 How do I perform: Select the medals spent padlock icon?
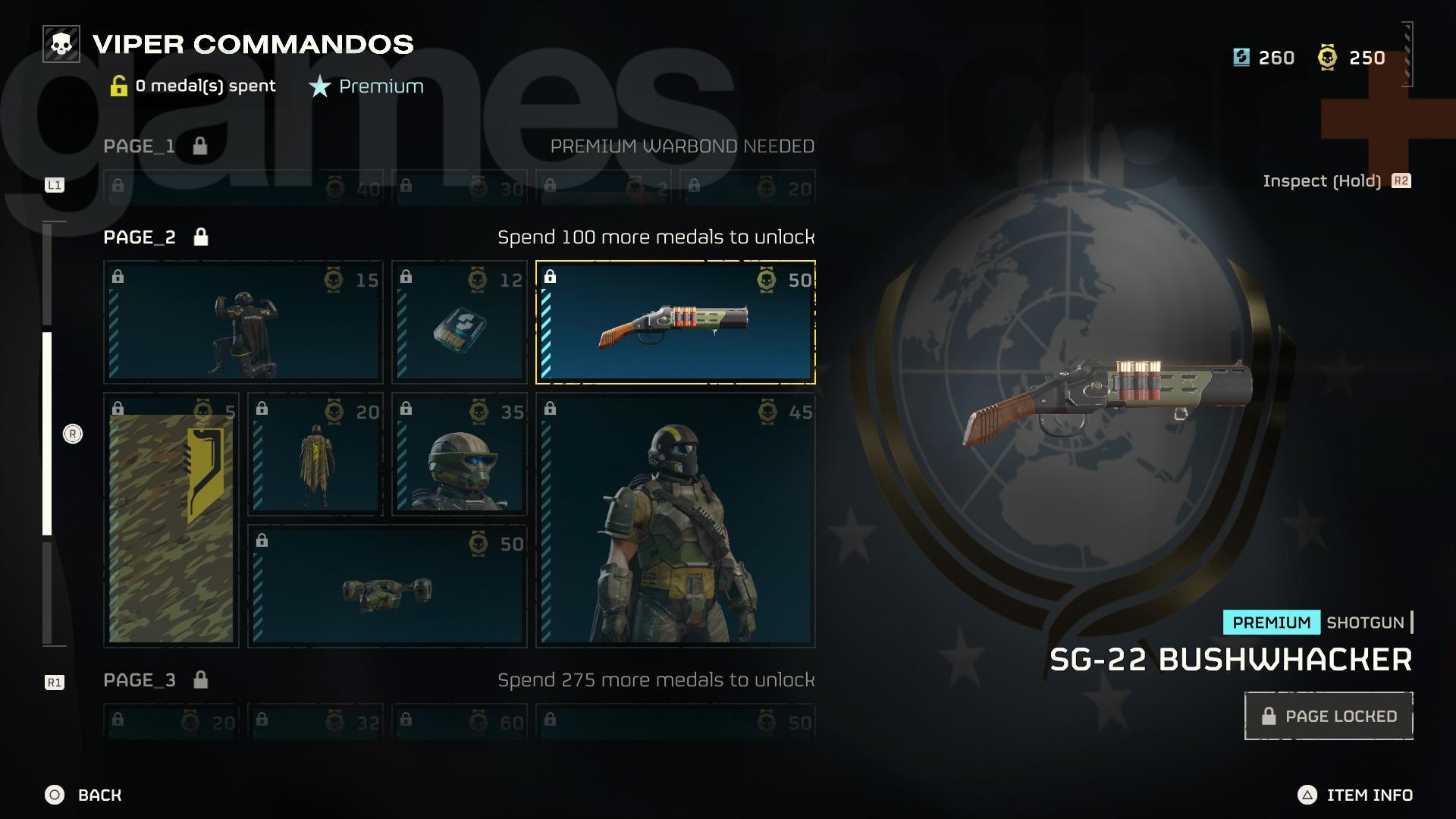coord(120,85)
